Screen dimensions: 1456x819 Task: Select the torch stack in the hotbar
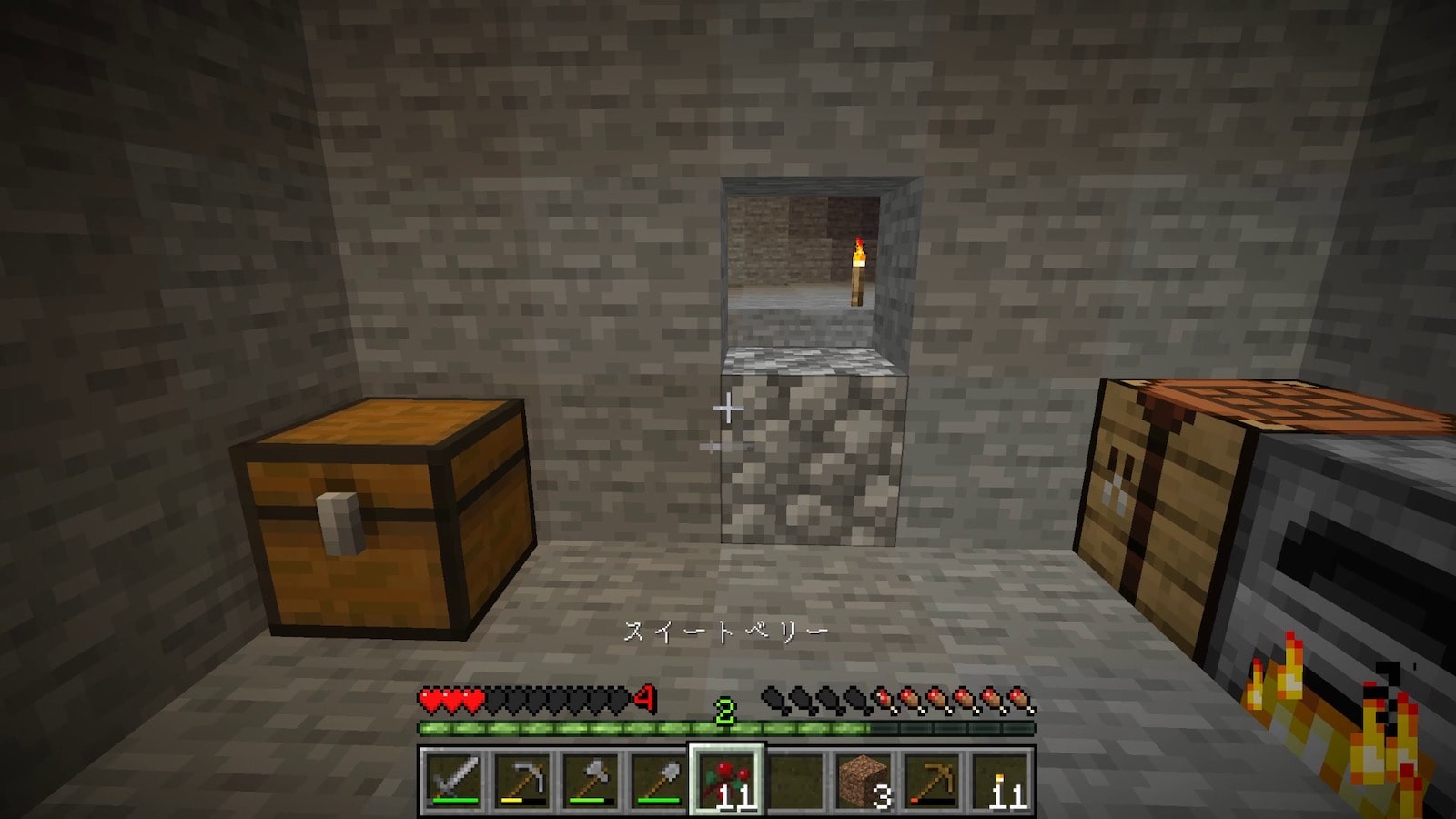1000,780
